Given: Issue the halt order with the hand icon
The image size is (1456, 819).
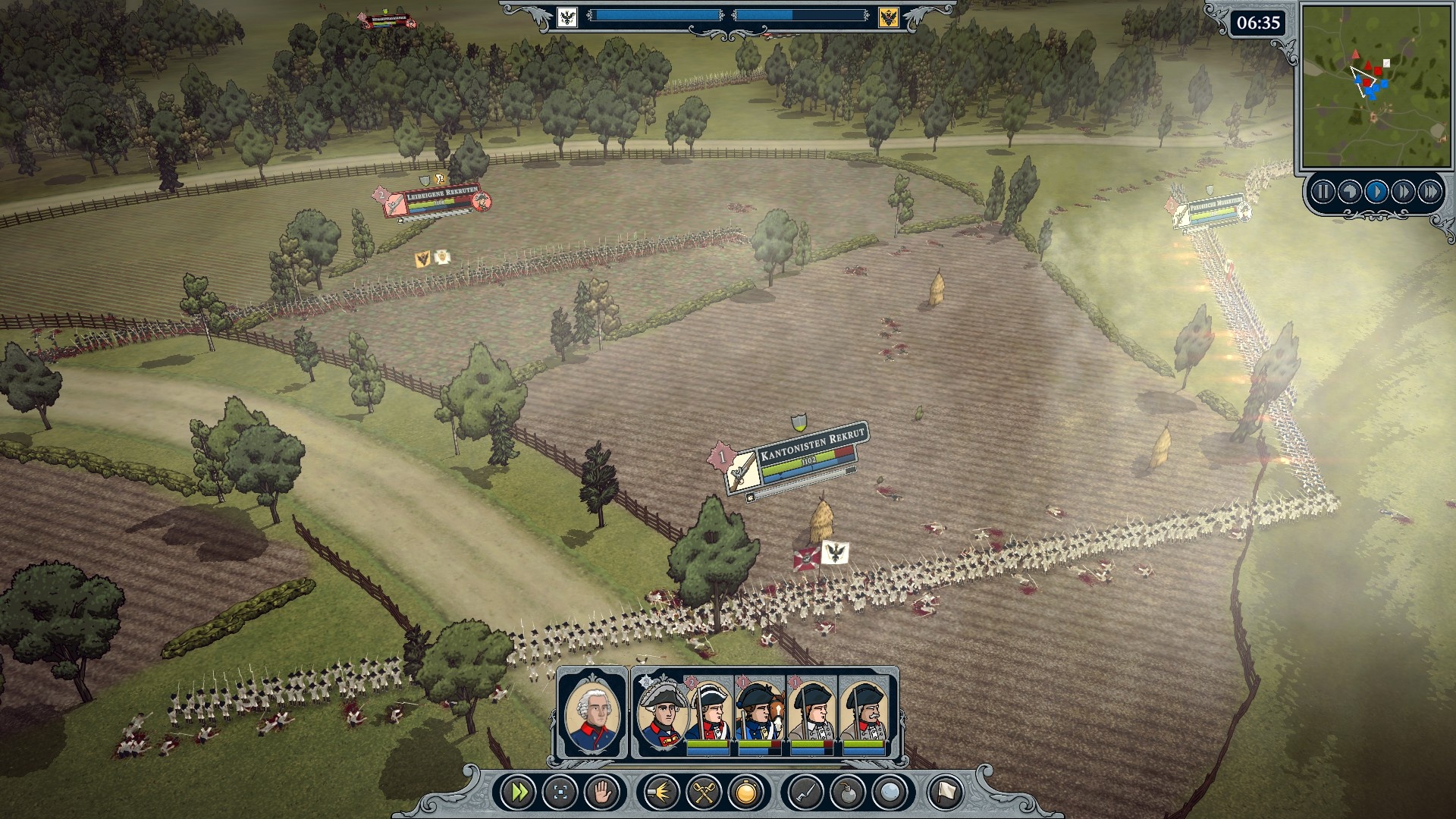Looking at the screenshot, I should 602,793.
